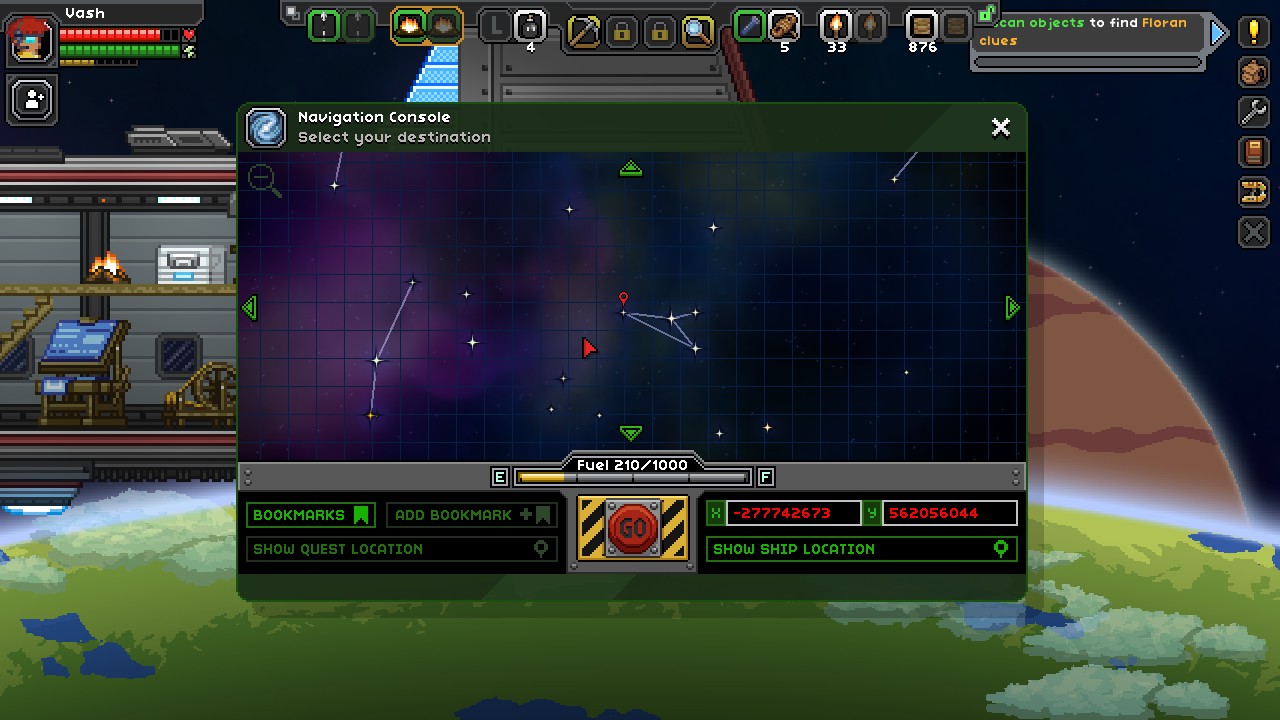This screenshot has height=720, width=1280.
Task: Pan the star map up with the green arrow
Action: [630, 169]
